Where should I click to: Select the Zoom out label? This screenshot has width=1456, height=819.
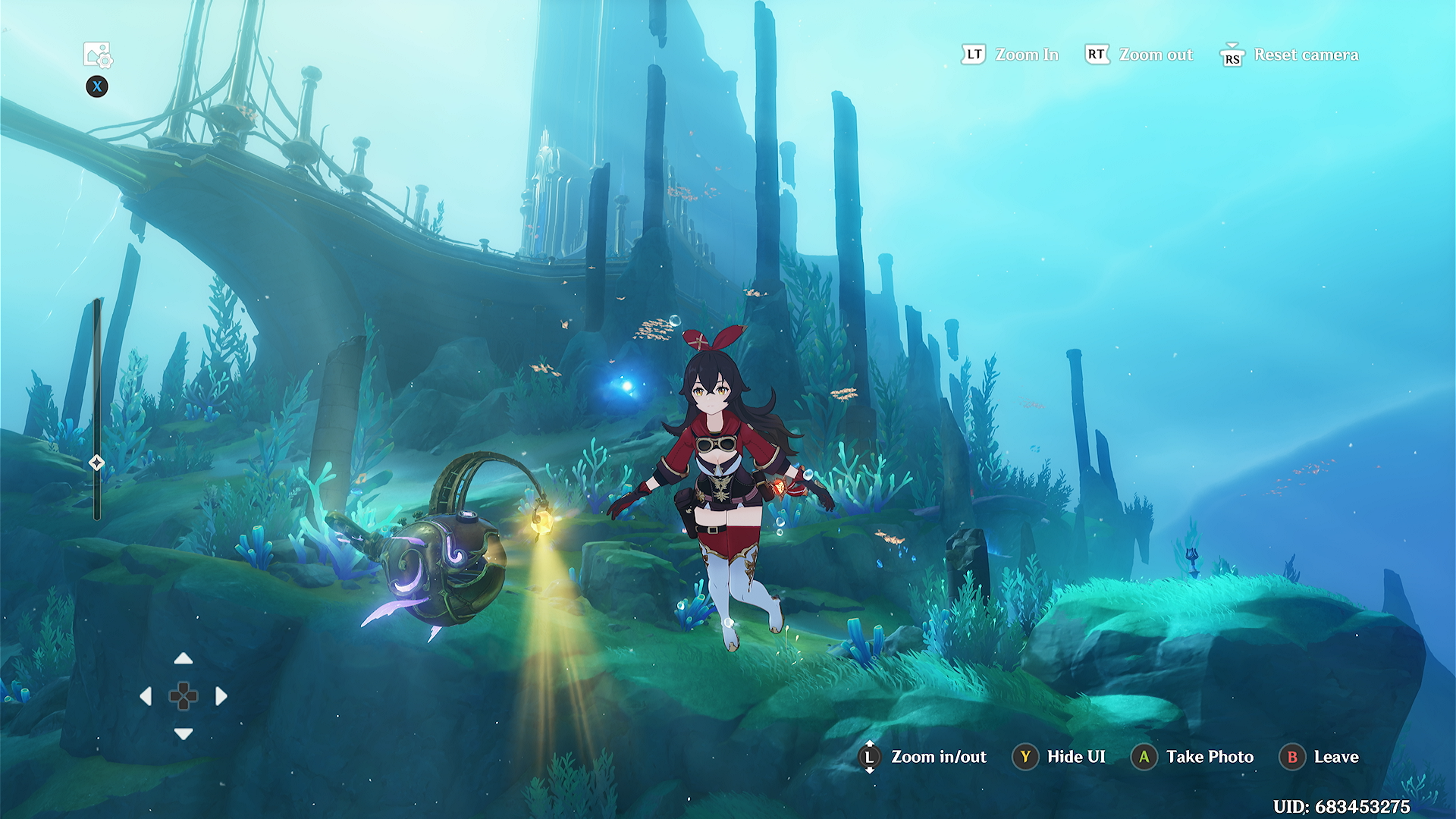click(1155, 55)
